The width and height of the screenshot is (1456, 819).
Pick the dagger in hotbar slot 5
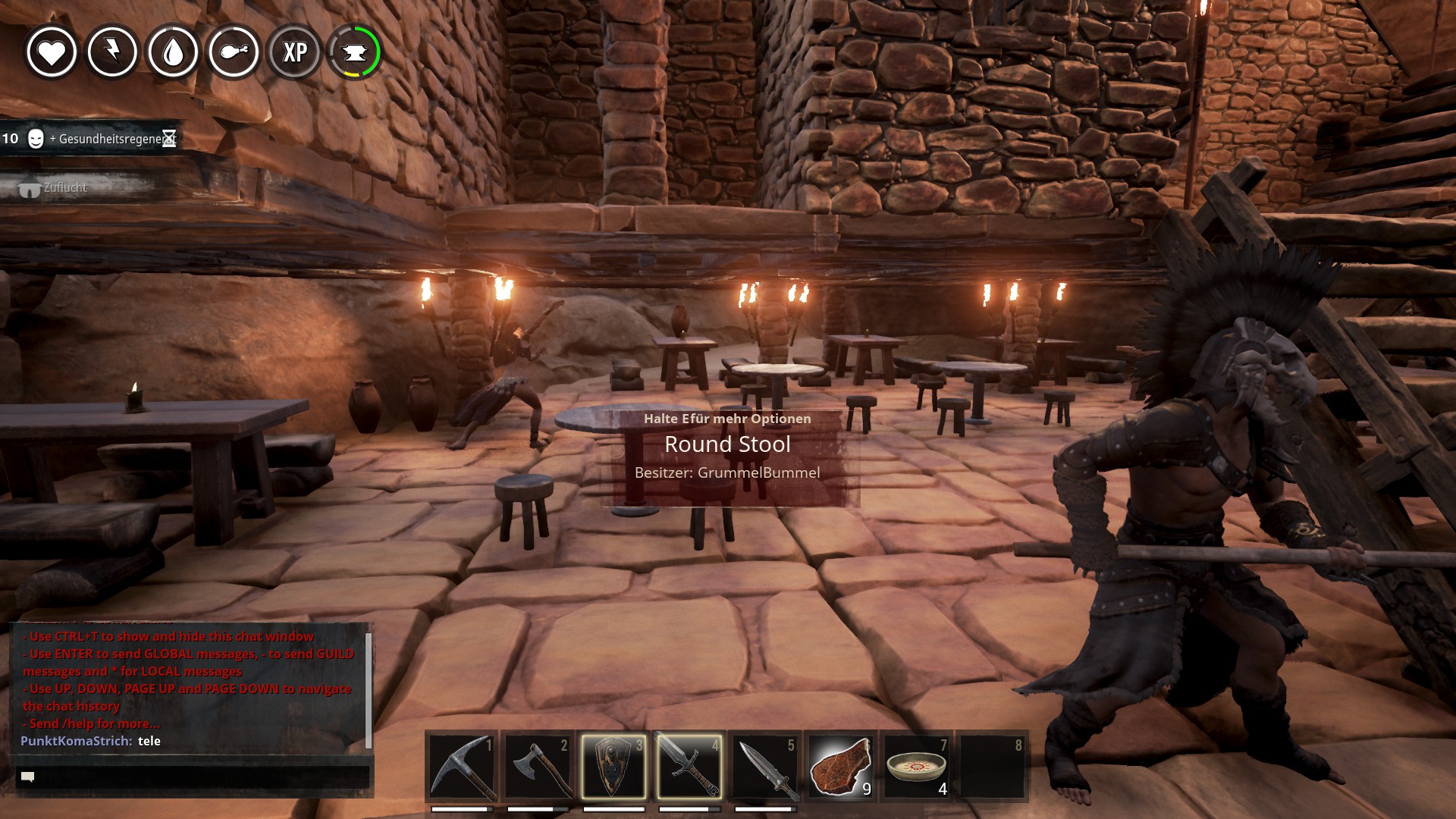point(765,767)
